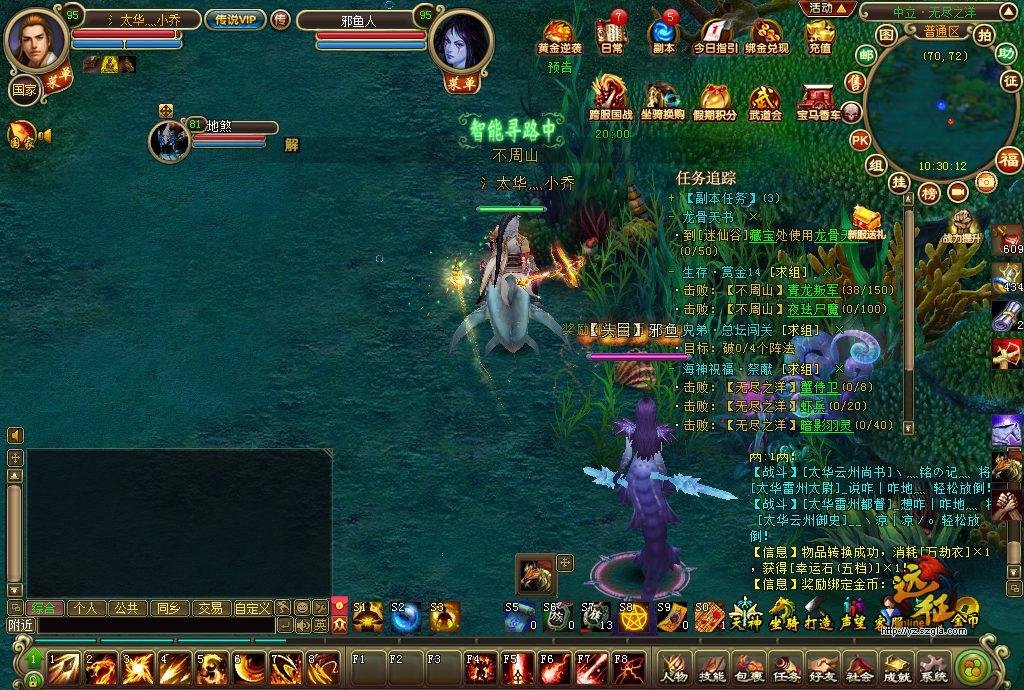The image size is (1024, 690).
Task: Open the 坐骑 mount panel
Action: coord(783,614)
